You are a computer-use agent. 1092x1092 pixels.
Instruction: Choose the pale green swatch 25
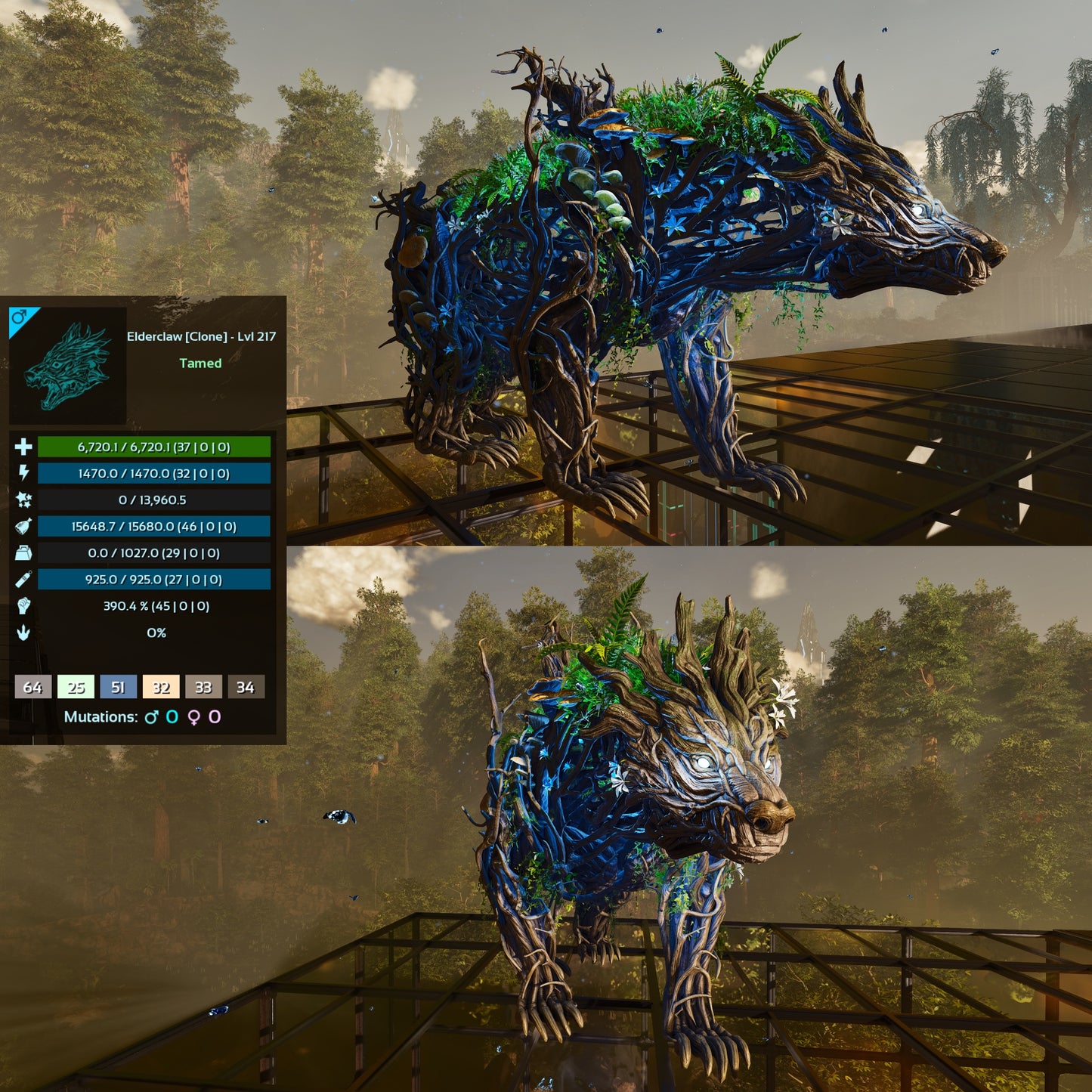pos(76,687)
